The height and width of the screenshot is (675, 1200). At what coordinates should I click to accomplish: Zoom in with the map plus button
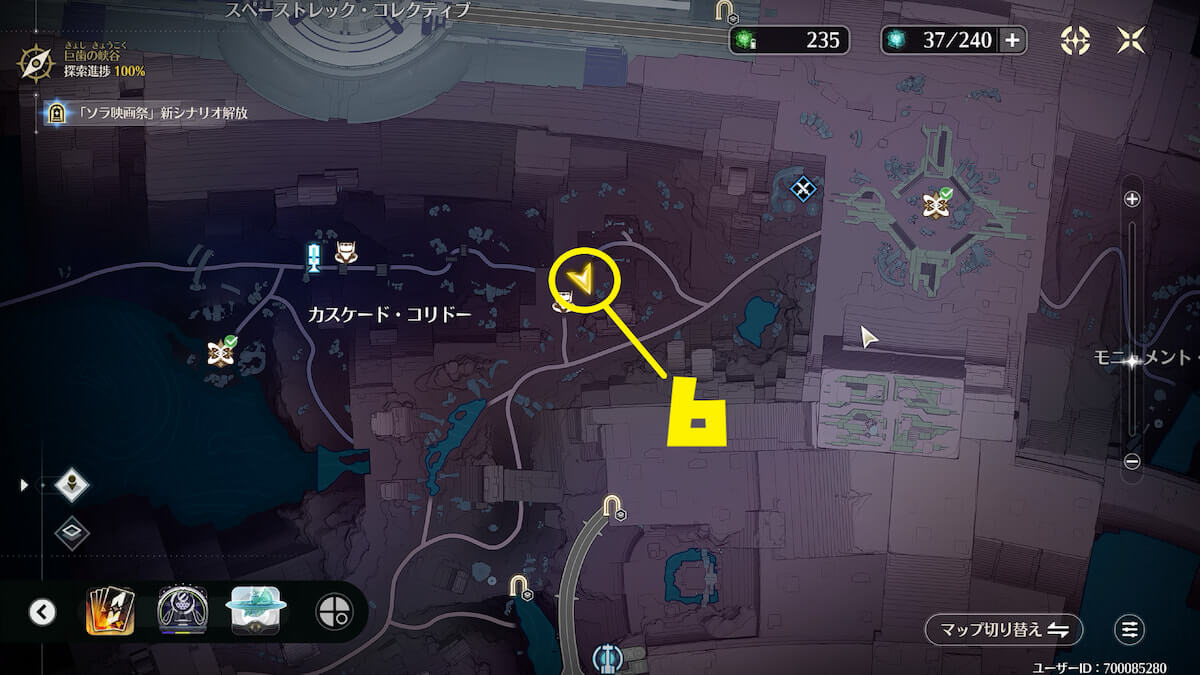(x=1132, y=199)
